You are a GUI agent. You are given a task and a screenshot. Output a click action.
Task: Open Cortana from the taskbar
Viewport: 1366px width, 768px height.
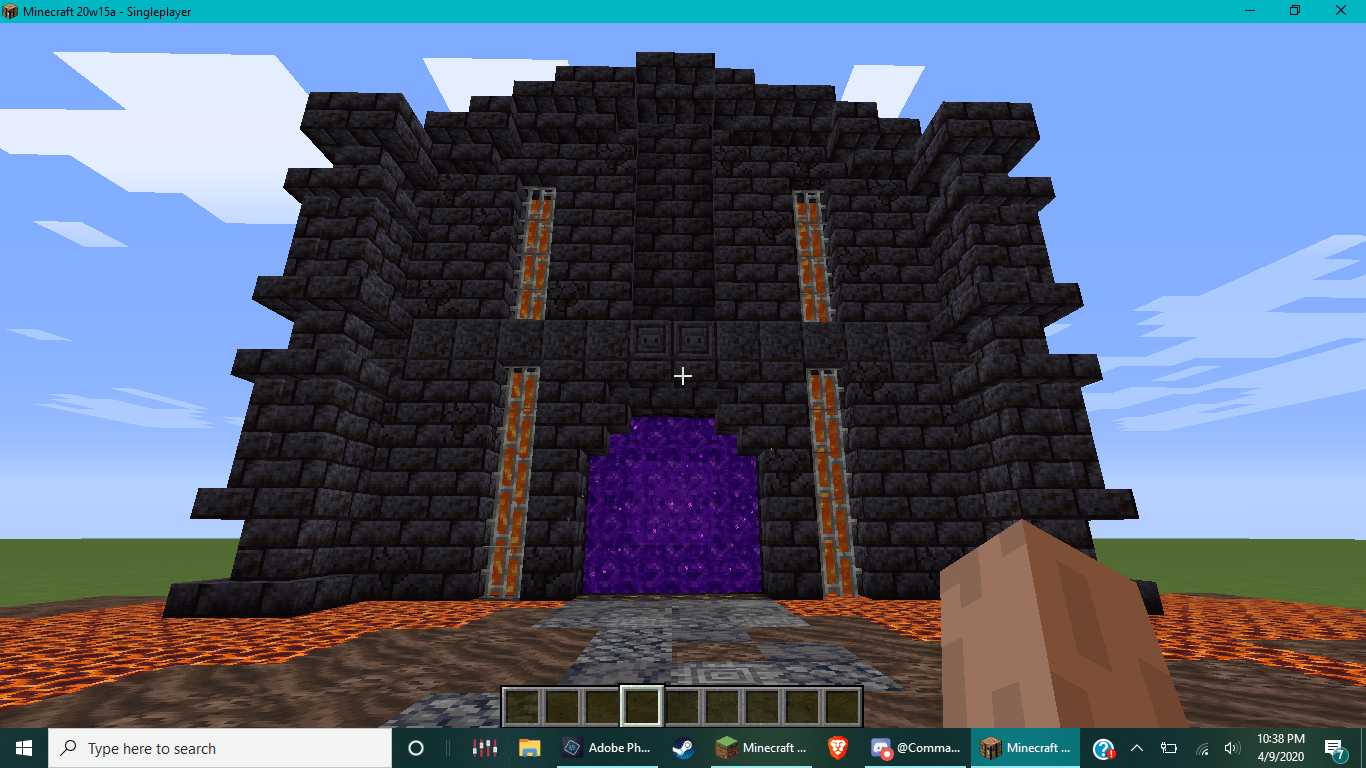tap(416, 748)
